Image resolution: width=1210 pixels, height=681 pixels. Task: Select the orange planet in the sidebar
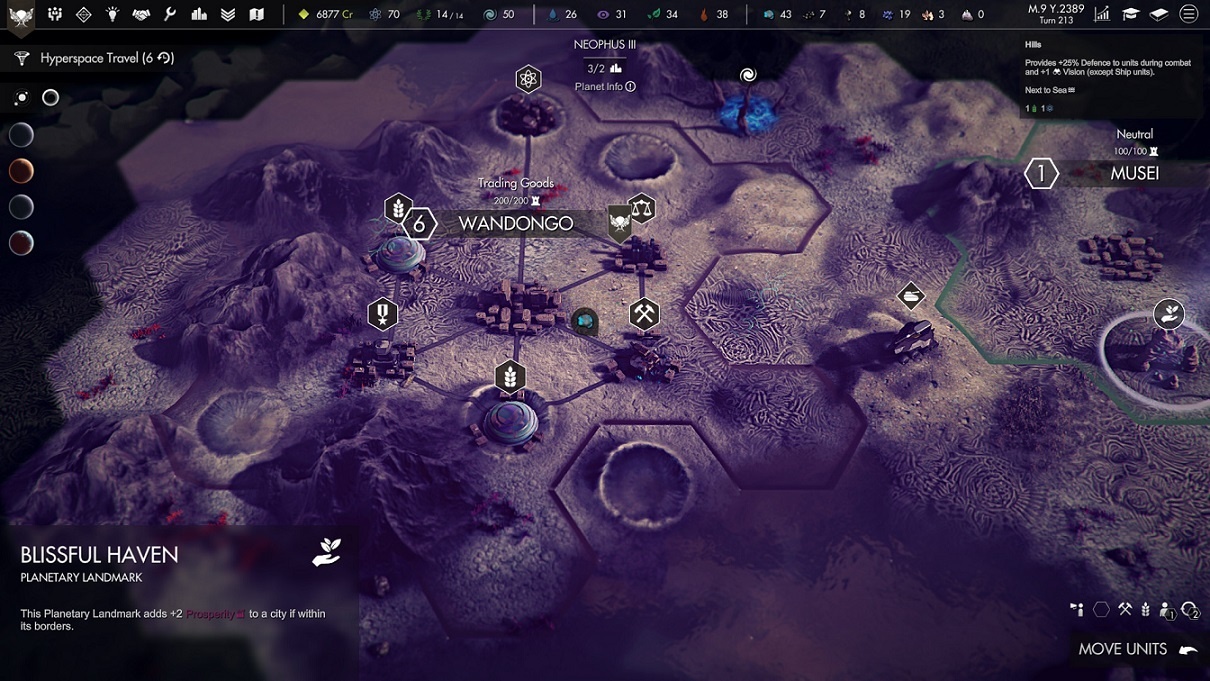[21, 171]
